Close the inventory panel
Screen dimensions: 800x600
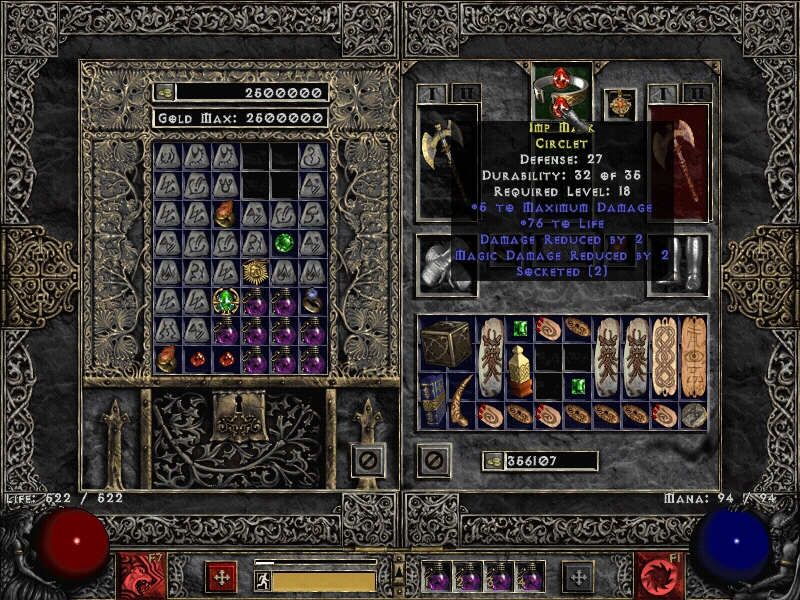tap(432, 461)
